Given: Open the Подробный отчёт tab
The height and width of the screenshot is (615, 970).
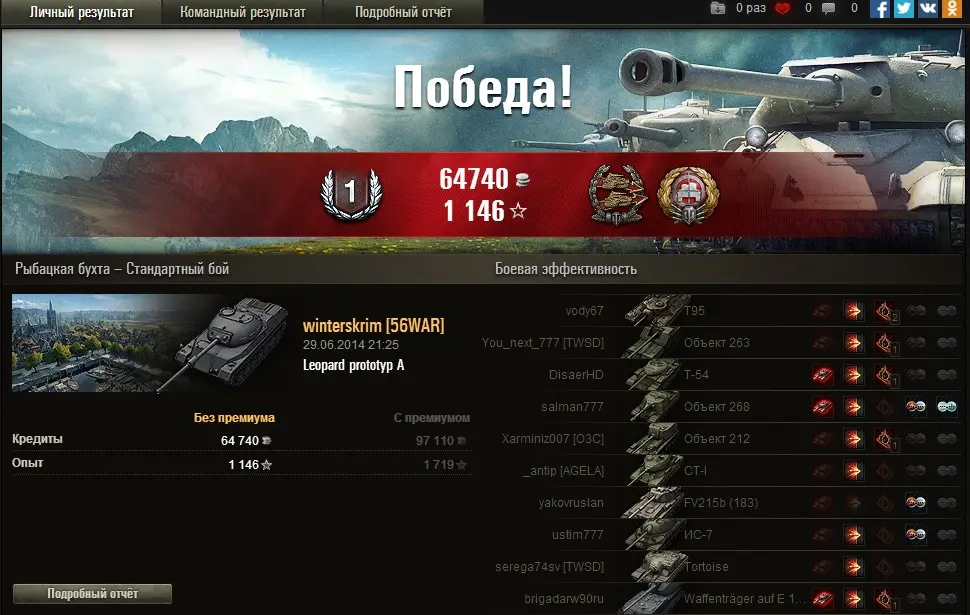Looking at the screenshot, I should point(403,12).
